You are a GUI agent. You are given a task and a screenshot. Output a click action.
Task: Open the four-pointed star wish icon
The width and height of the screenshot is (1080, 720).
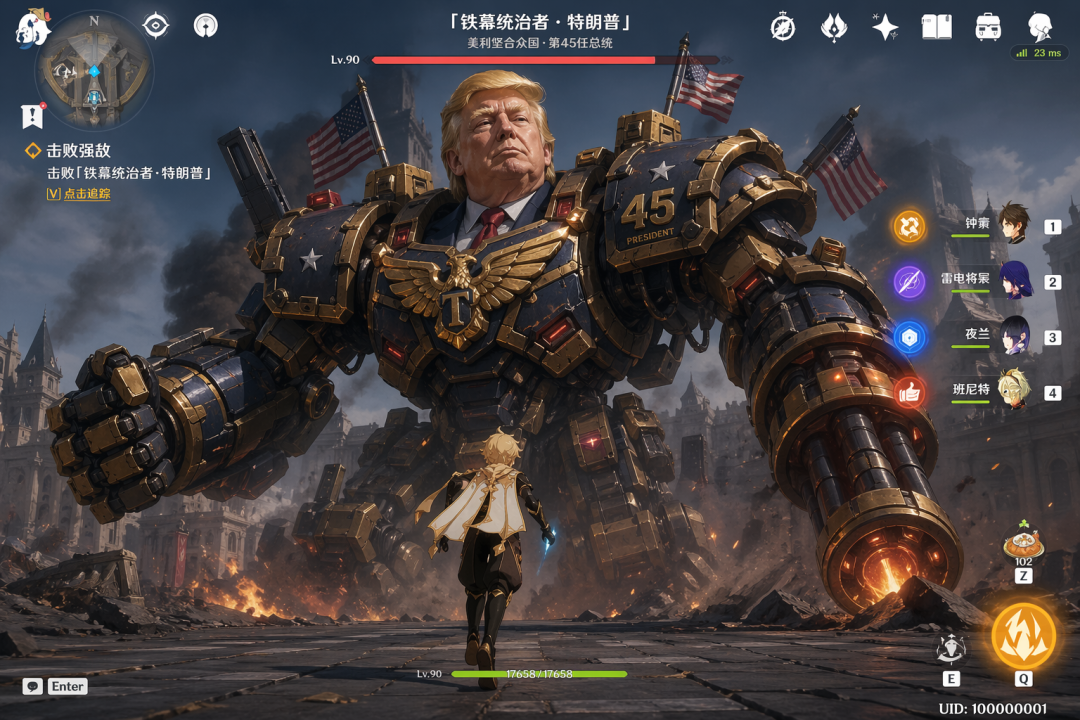(x=884, y=27)
